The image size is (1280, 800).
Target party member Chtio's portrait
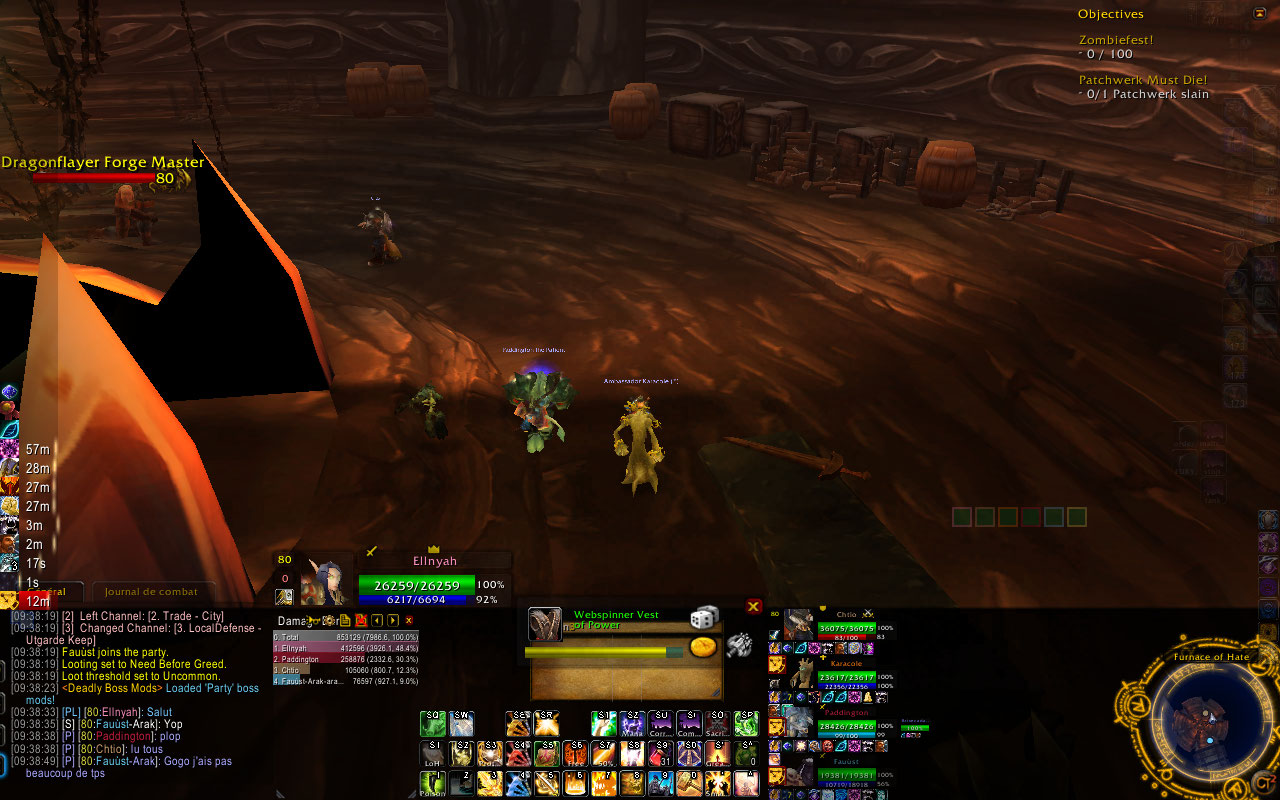[798, 624]
